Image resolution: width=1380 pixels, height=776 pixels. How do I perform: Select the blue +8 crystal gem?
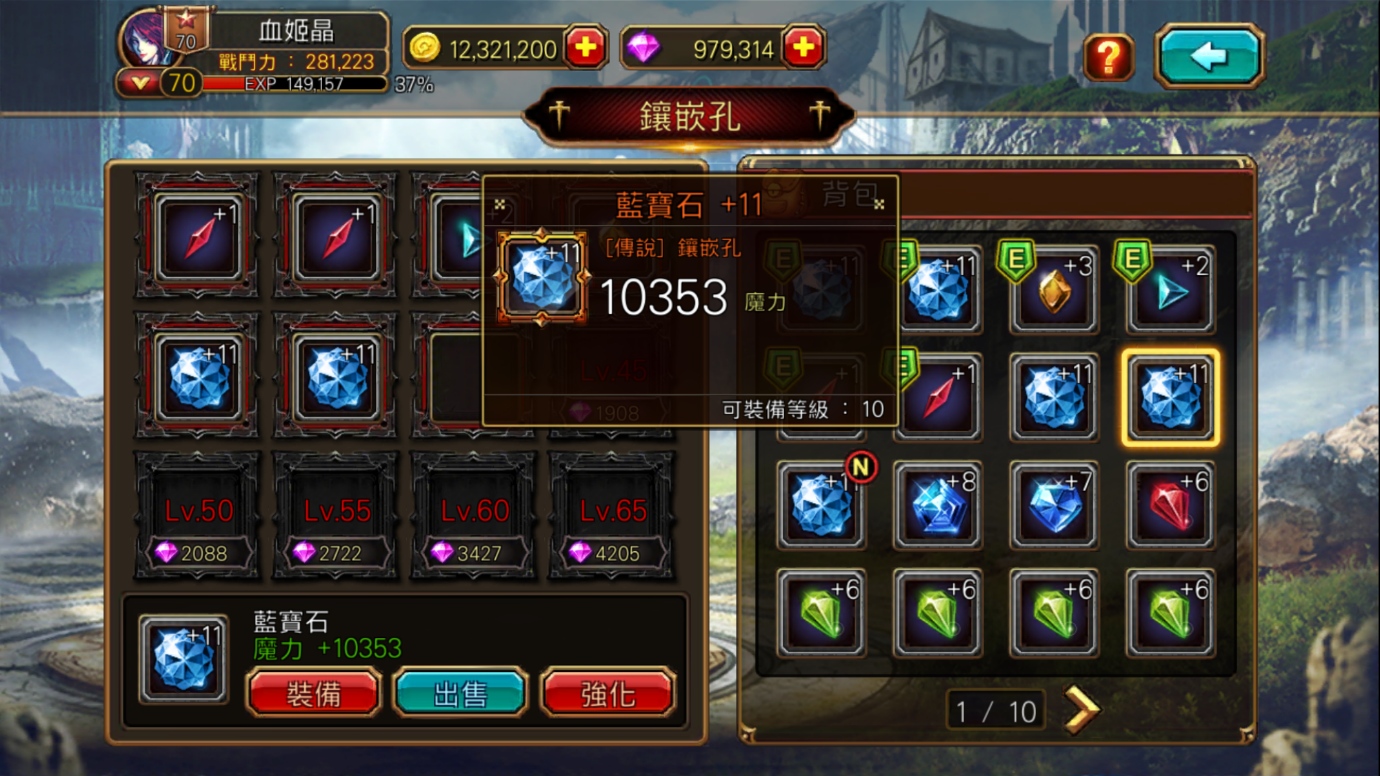tap(937, 505)
